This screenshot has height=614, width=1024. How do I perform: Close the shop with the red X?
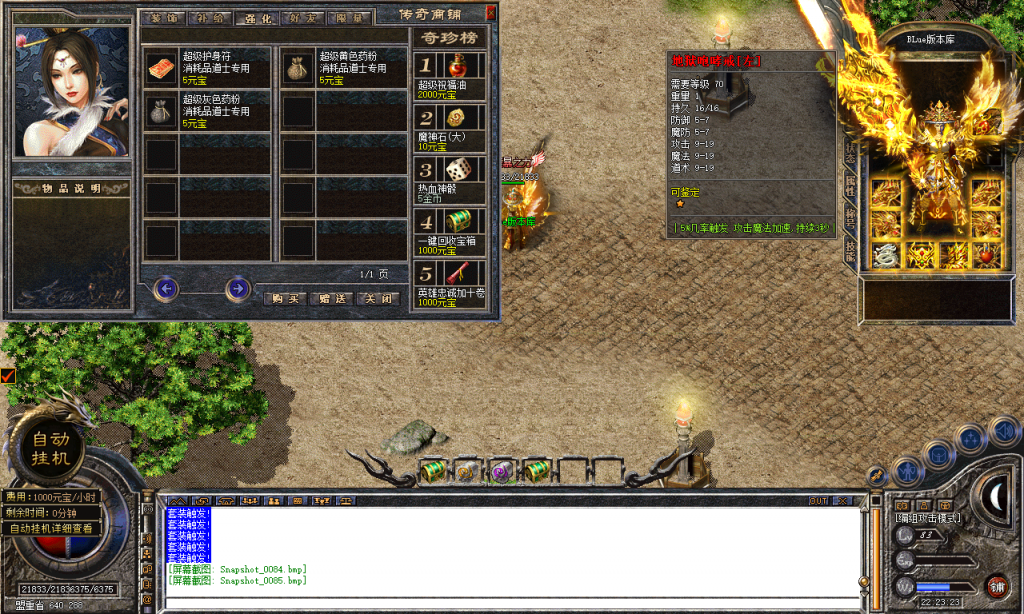[x=490, y=14]
